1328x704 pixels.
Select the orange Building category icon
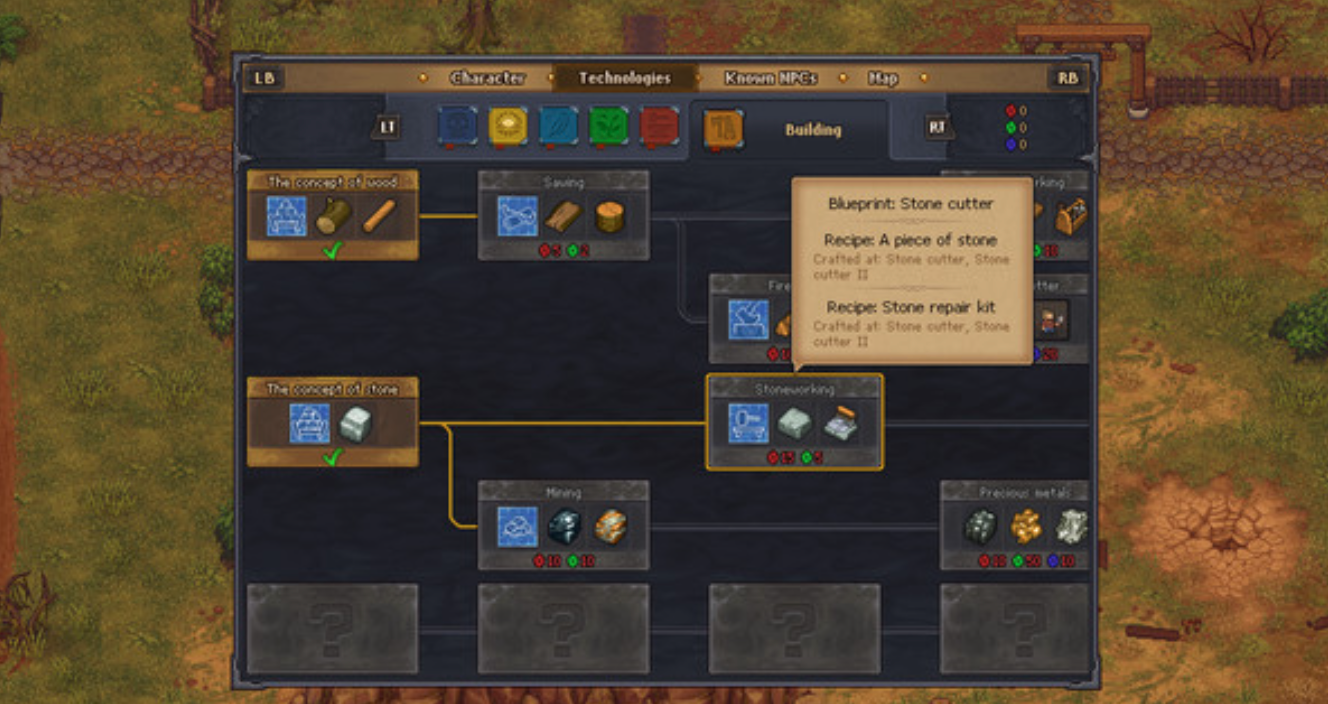(x=723, y=129)
